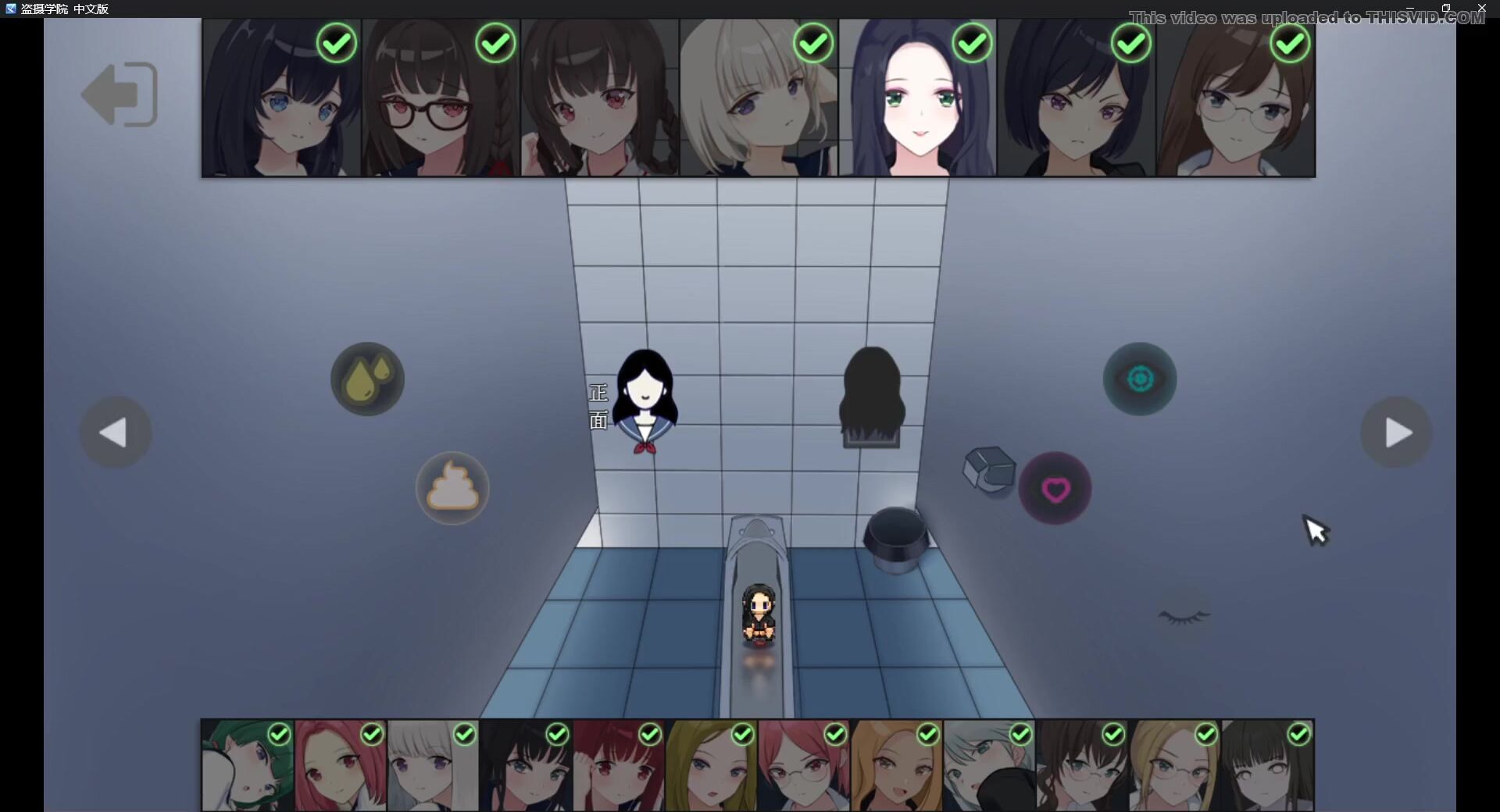Toggle the closed eyelash icon

pyautogui.click(x=1184, y=616)
